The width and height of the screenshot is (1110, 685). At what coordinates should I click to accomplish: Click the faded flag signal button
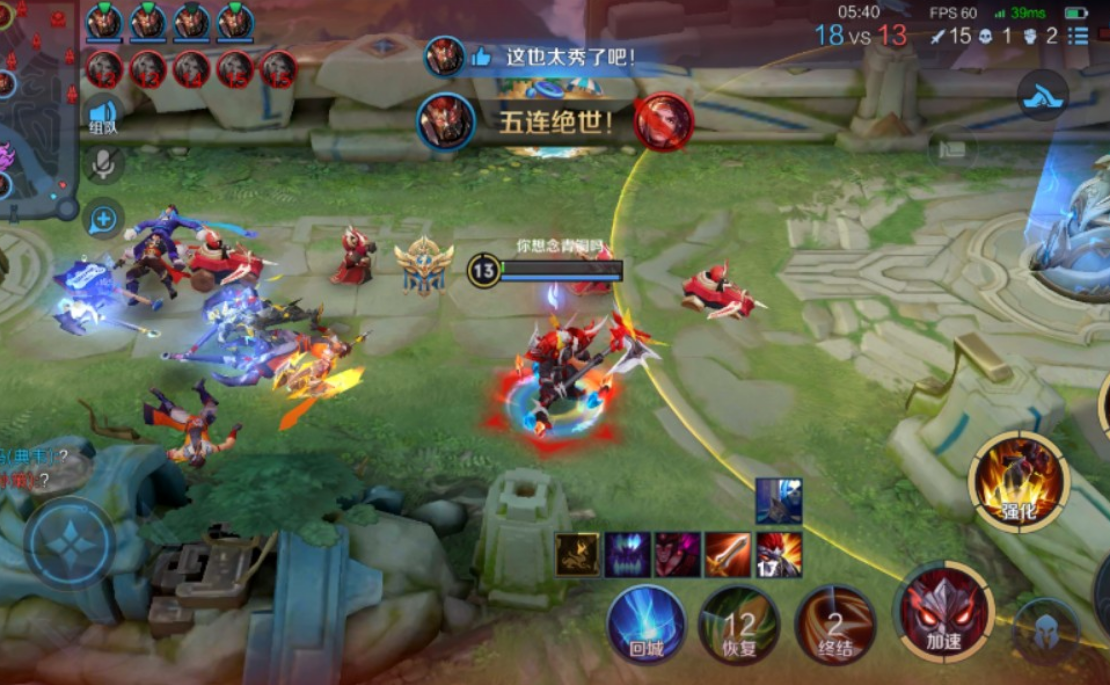point(953,150)
